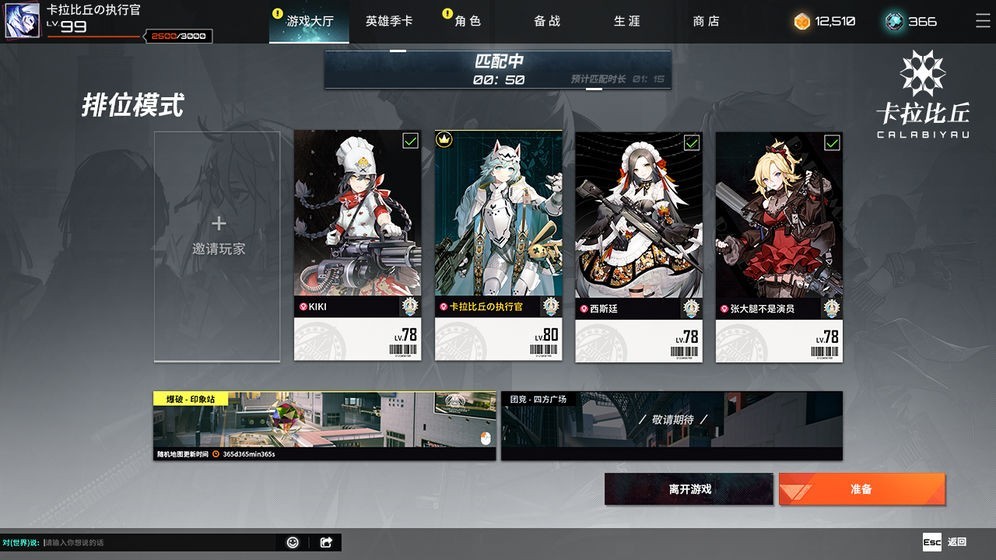Select 卡拉比丘の执行官 player card

tap(498, 245)
